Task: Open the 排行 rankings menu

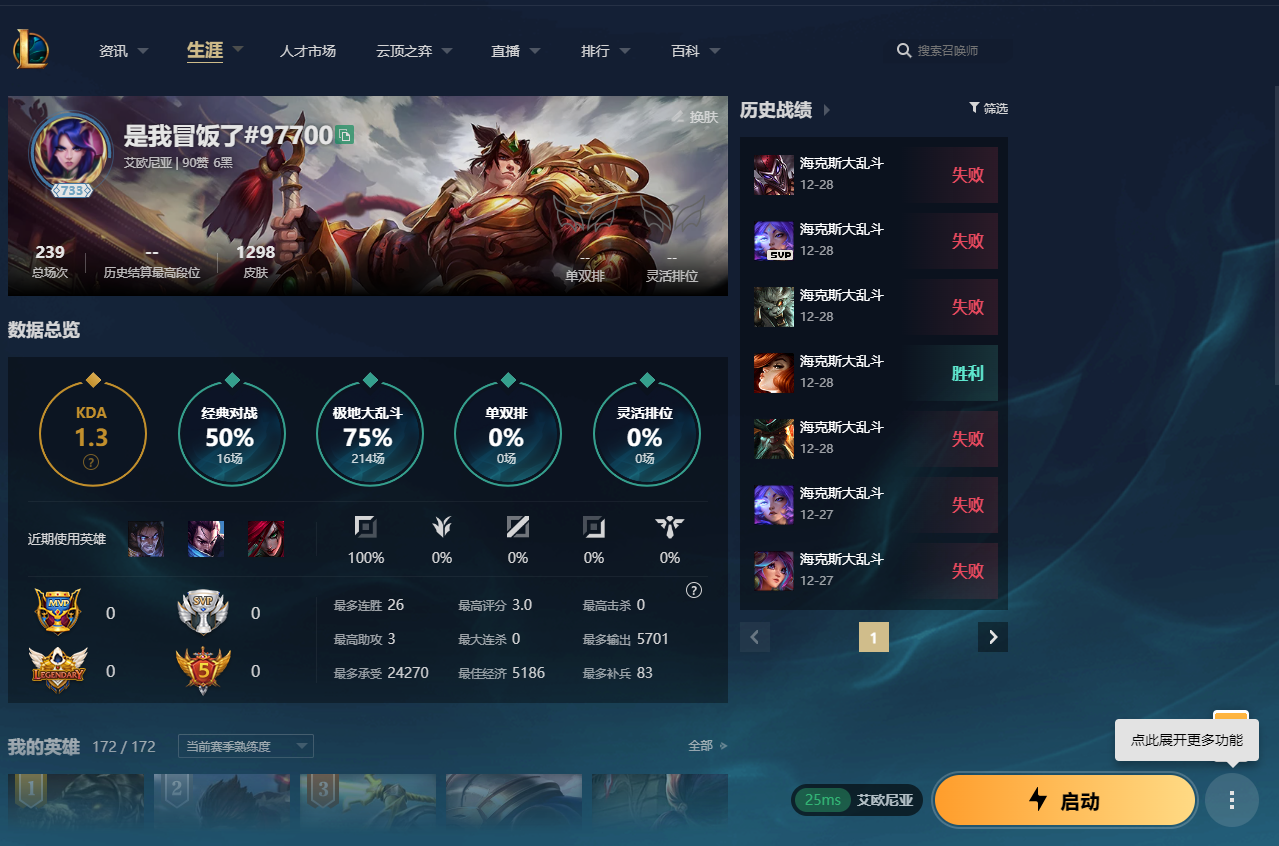Action: tap(605, 51)
